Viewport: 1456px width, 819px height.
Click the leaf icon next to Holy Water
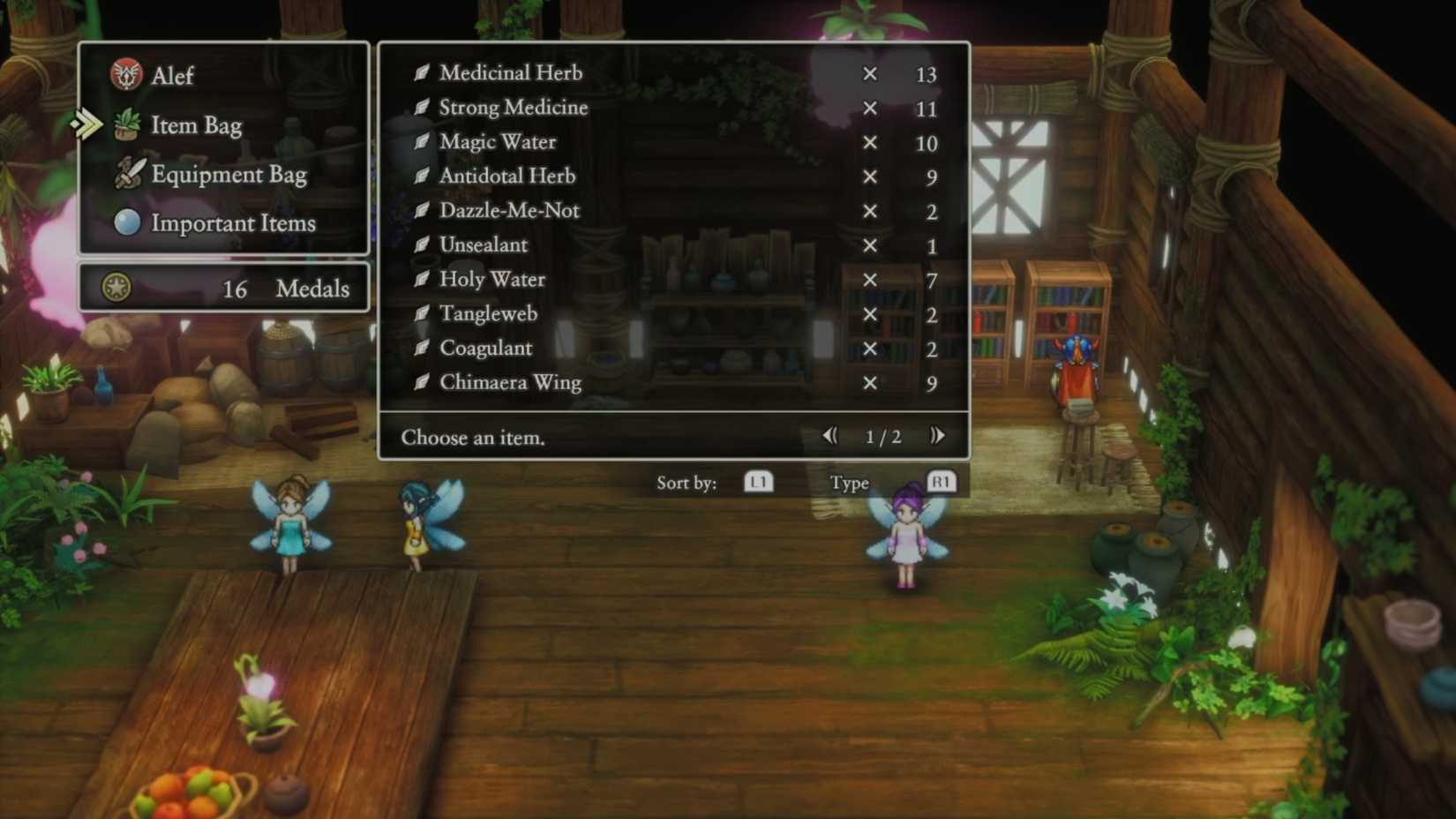point(421,279)
